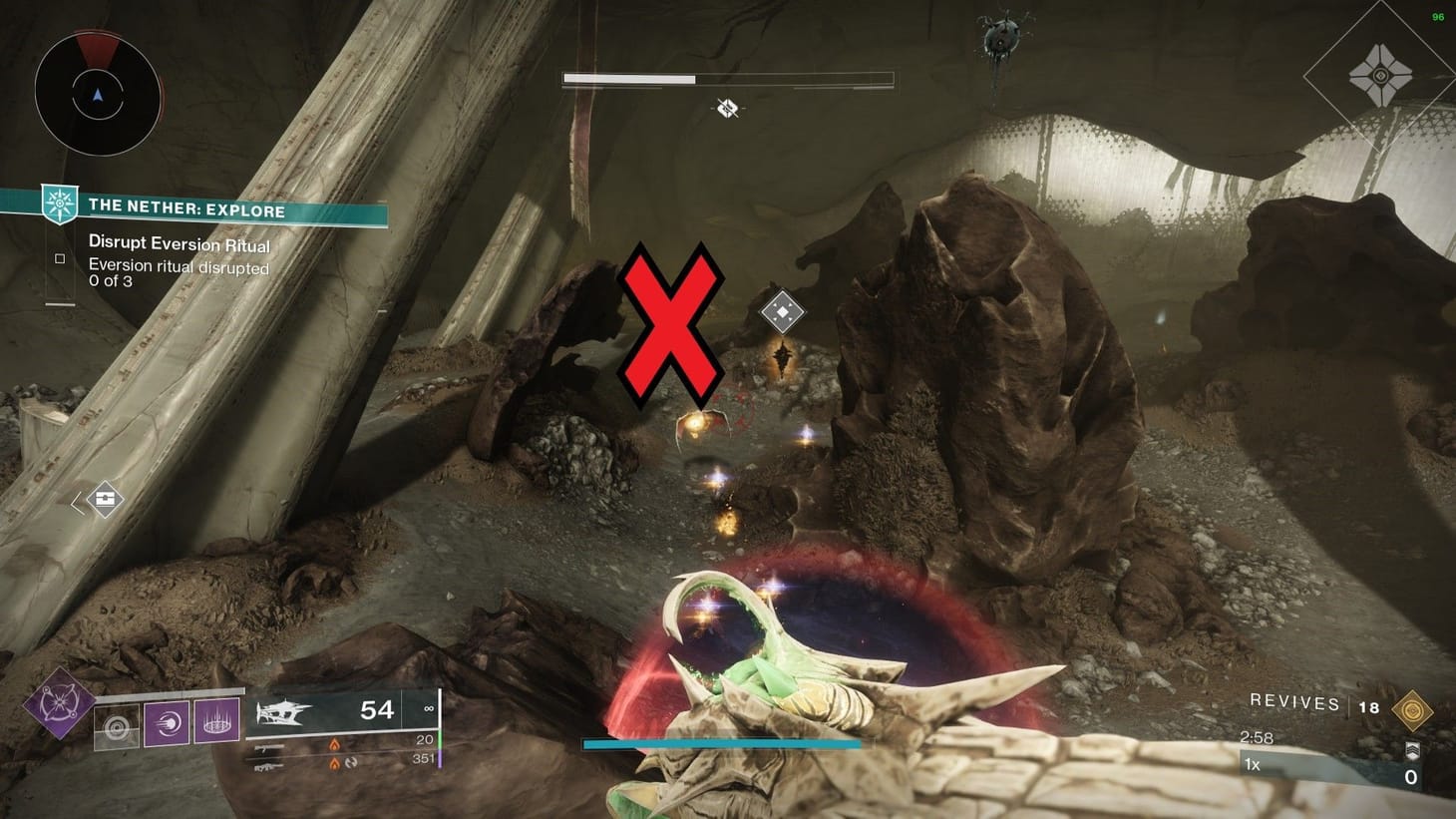Click the scorch flame icon beside the 20 ammo
This screenshot has height=819, width=1456.
tap(334, 743)
